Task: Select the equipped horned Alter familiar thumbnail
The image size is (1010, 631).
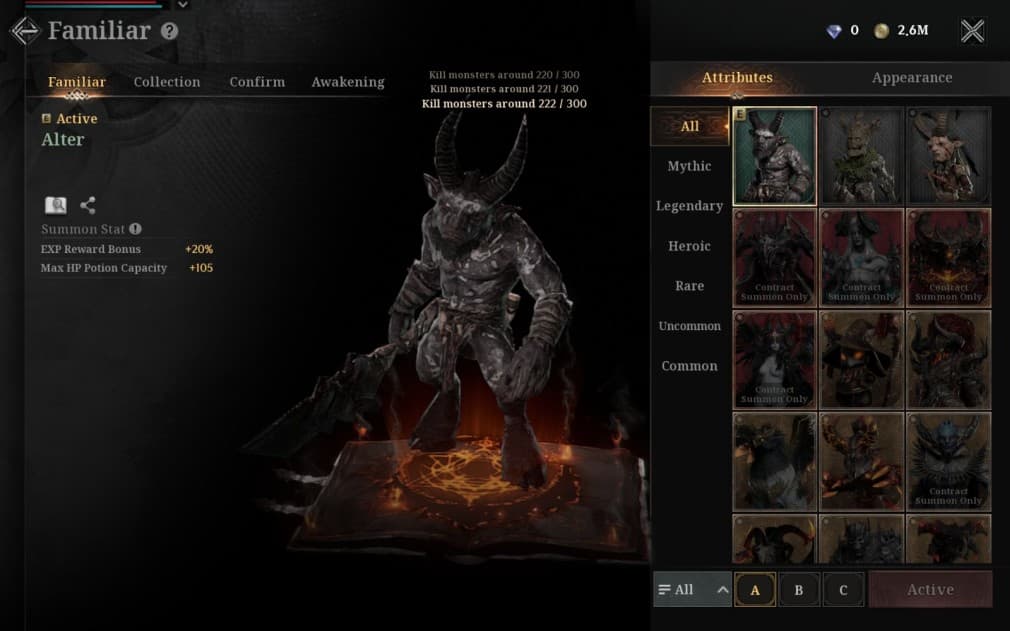Action: click(774, 155)
